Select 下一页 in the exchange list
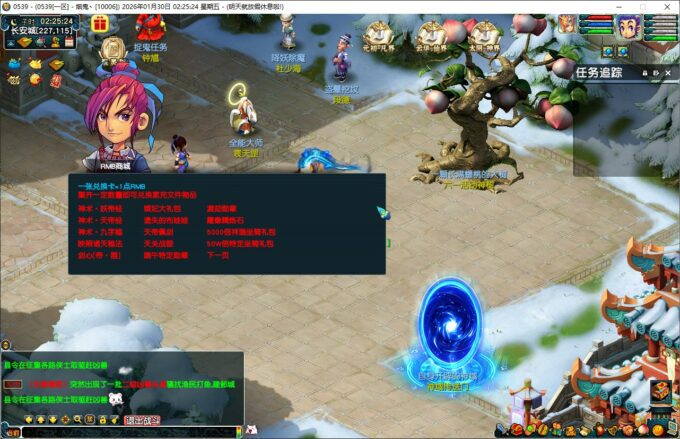Screen dimensions: 680x439 218,255
